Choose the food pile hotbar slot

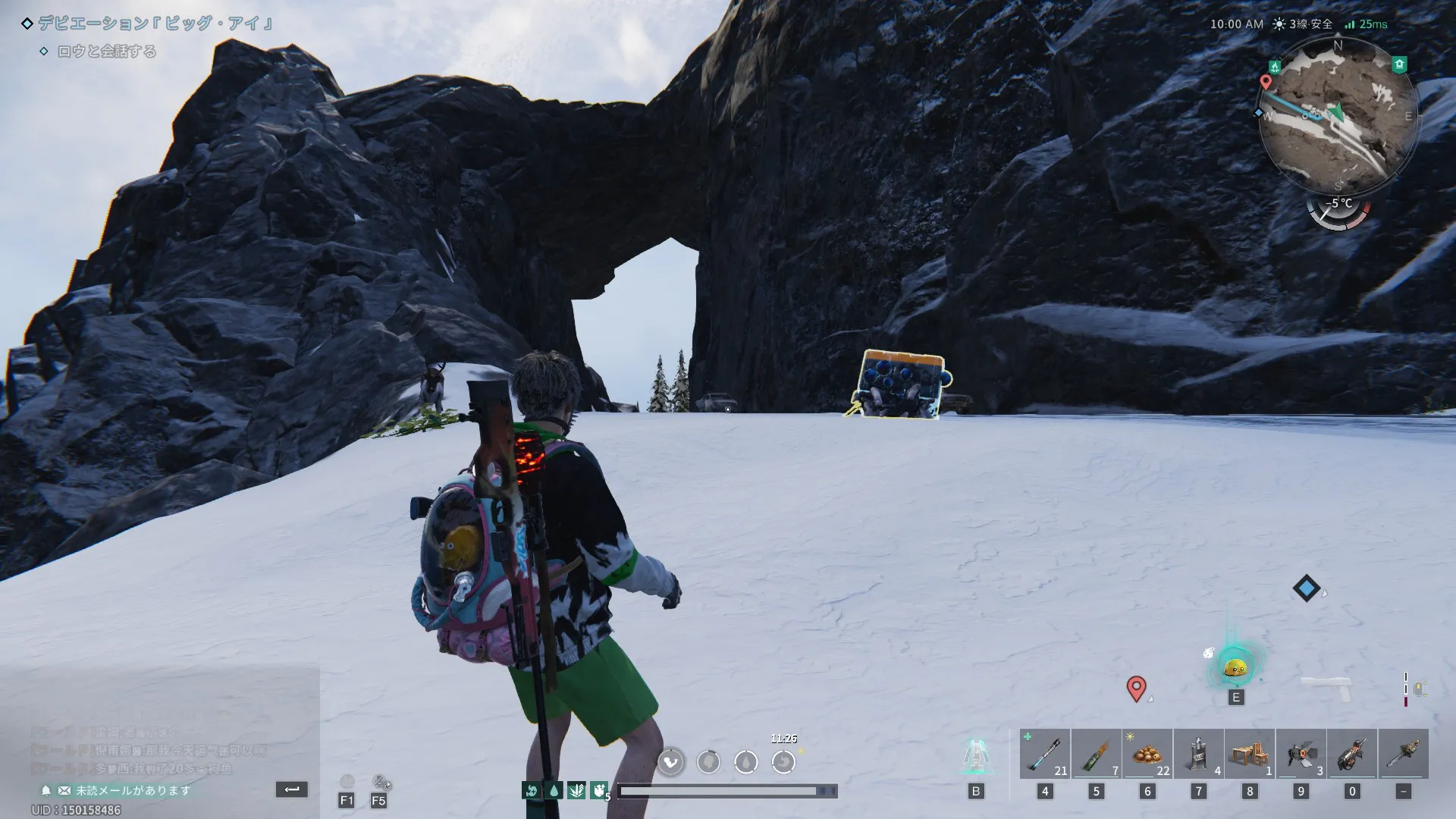[x=1147, y=754]
